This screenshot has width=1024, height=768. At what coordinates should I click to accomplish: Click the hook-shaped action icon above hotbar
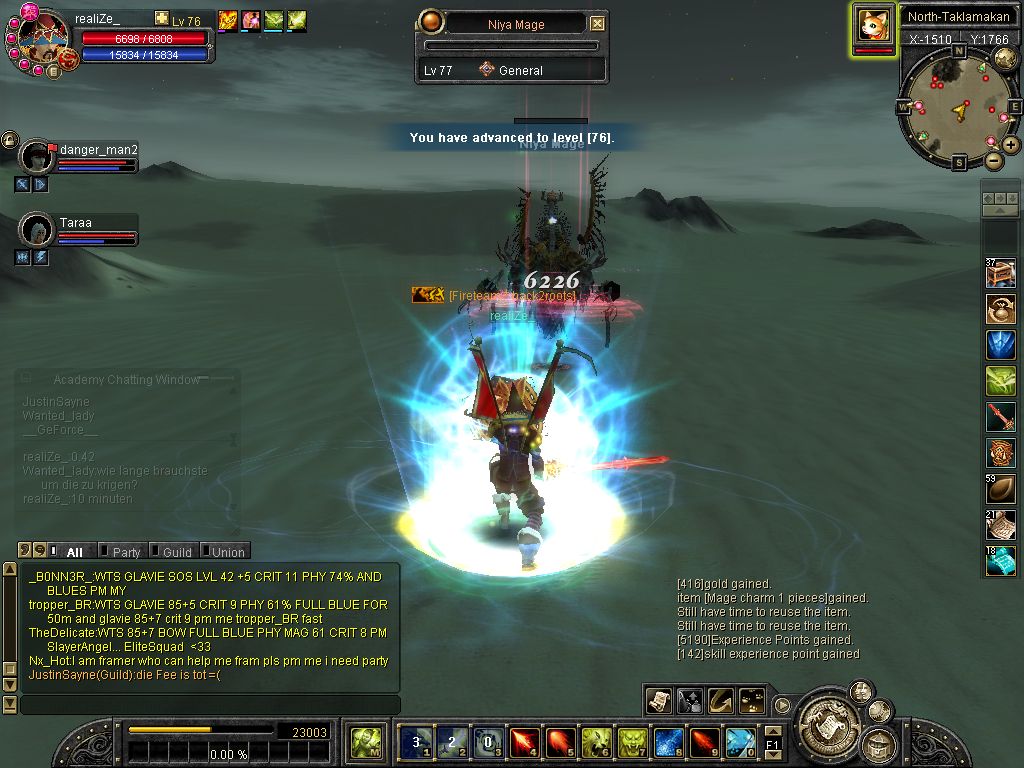pyautogui.click(x=721, y=700)
